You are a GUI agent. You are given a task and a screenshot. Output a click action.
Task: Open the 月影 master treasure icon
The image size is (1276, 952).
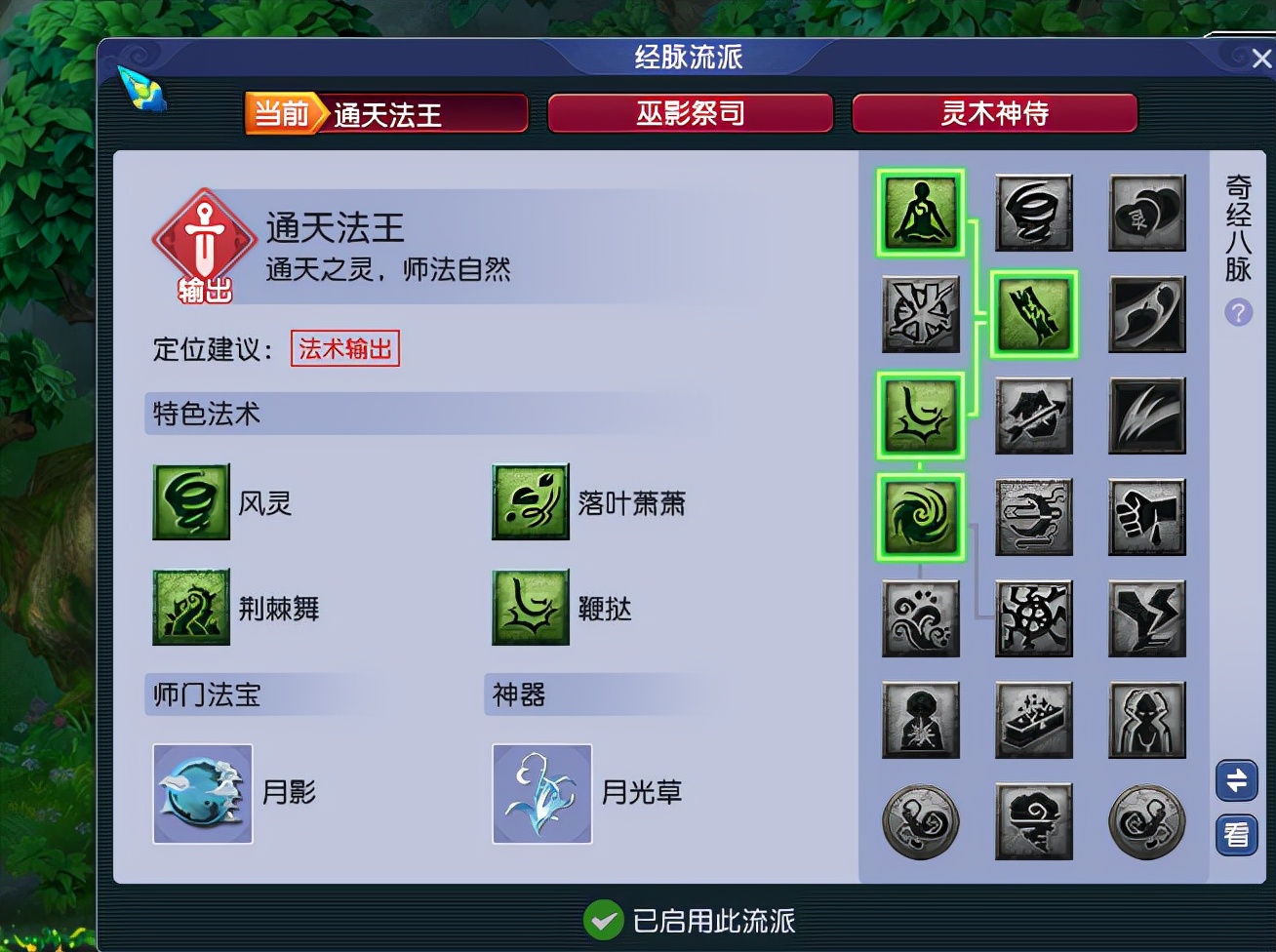pyautogui.click(x=202, y=792)
